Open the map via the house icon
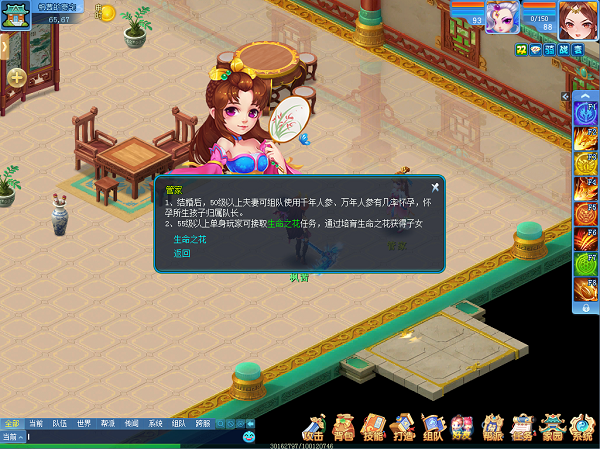Screen dimensions: 600x449 (x=15, y=16)
